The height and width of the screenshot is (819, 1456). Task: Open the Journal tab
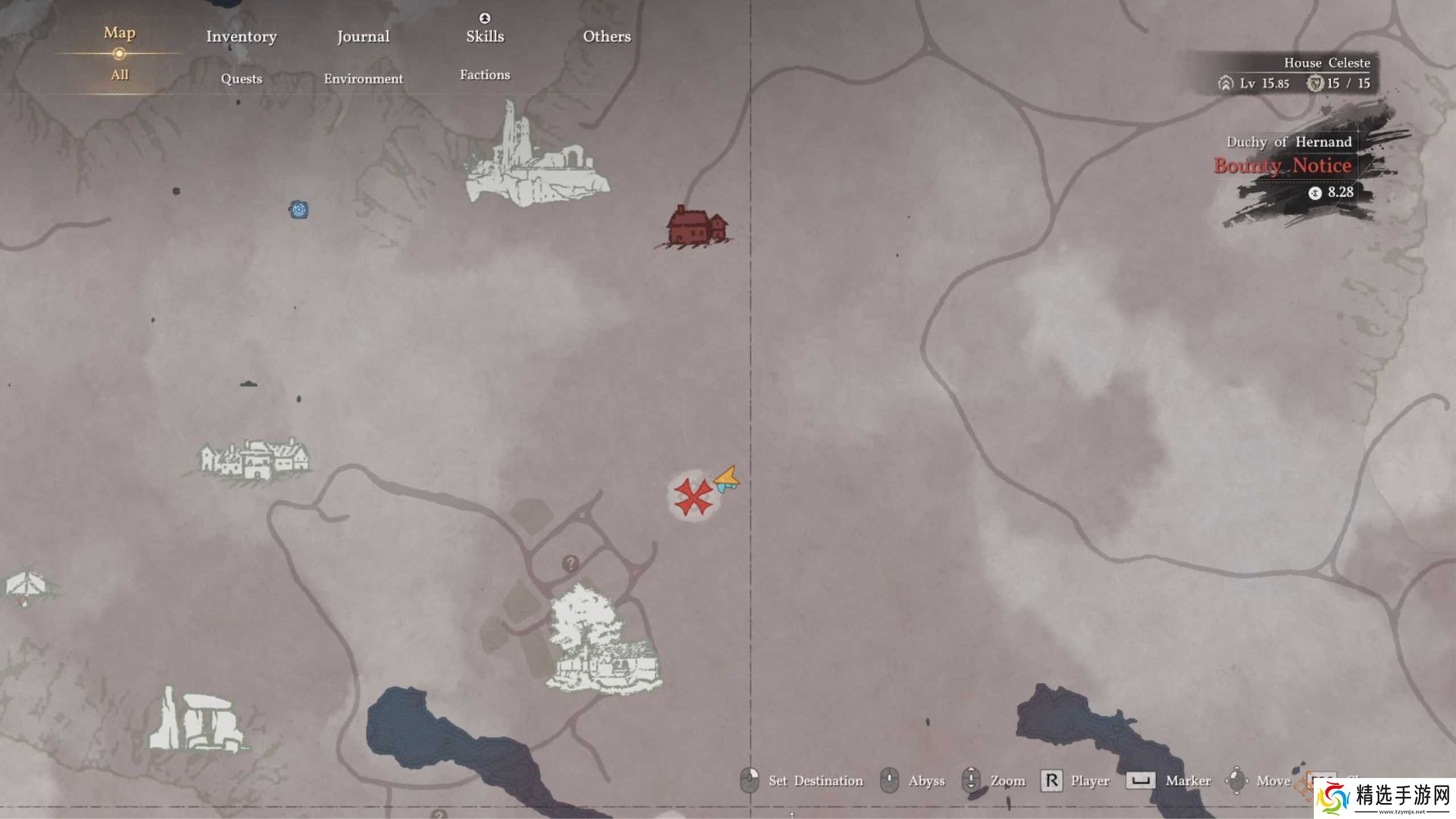[363, 36]
